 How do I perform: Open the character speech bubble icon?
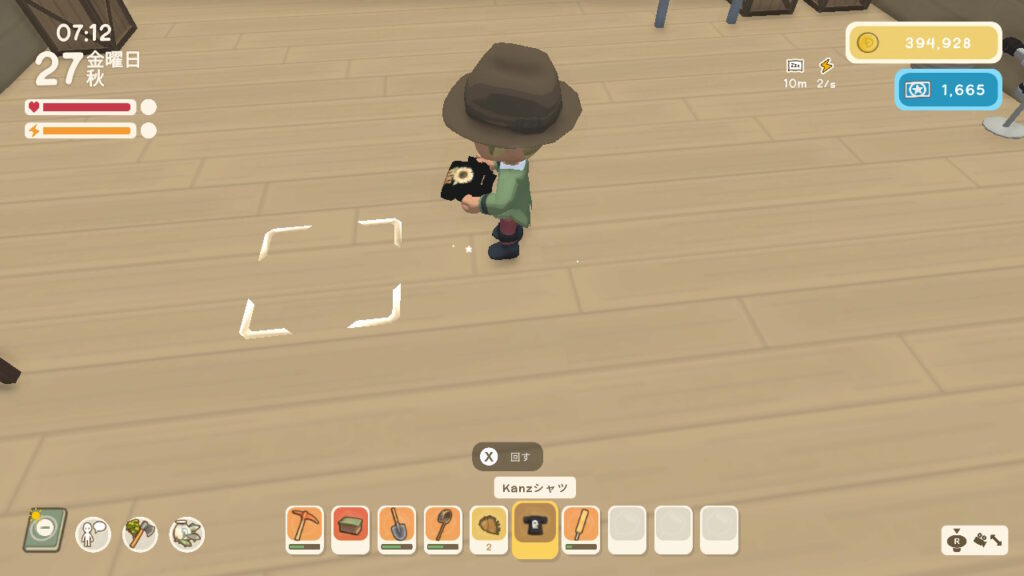[93, 532]
